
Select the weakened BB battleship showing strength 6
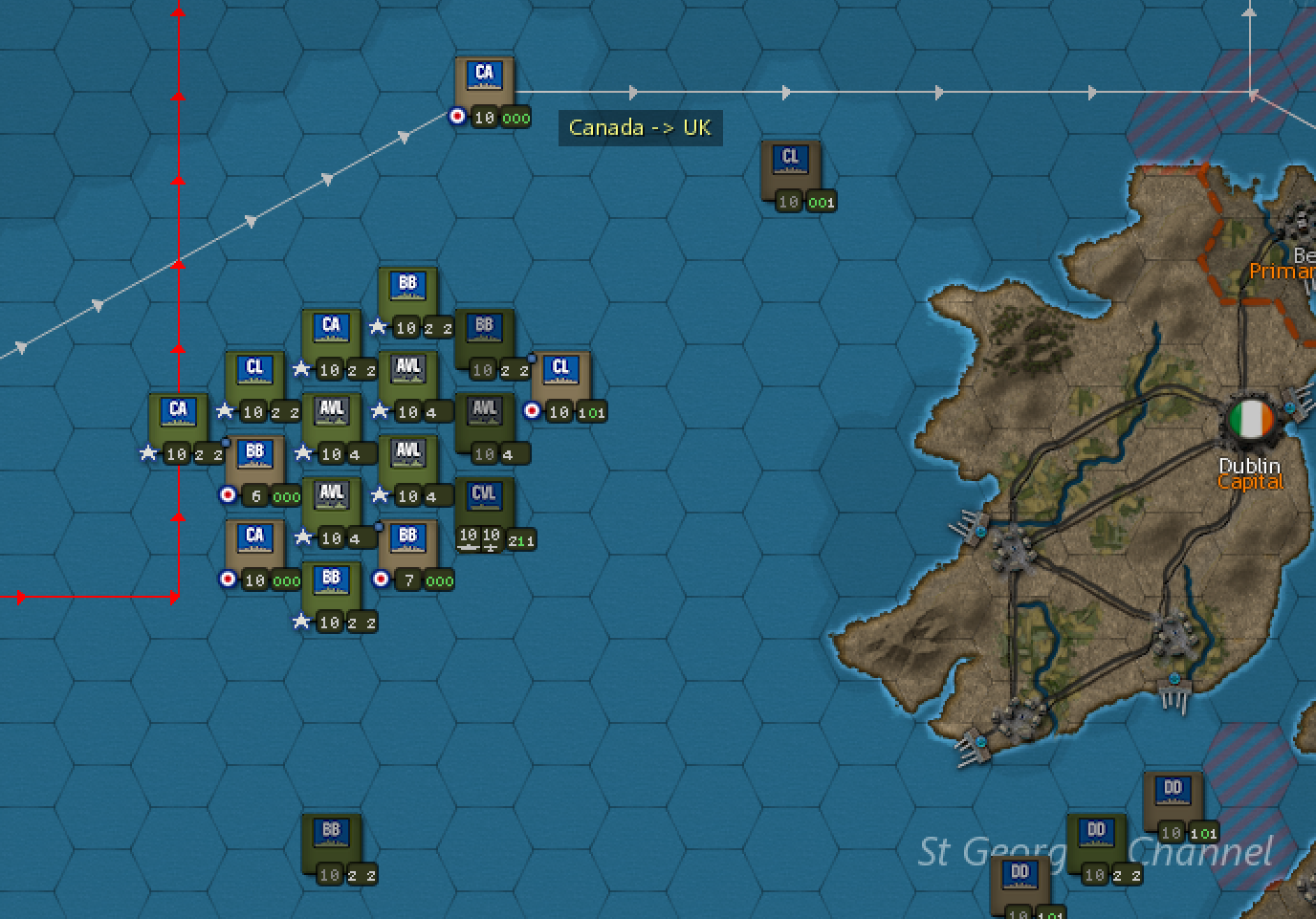(x=254, y=456)
